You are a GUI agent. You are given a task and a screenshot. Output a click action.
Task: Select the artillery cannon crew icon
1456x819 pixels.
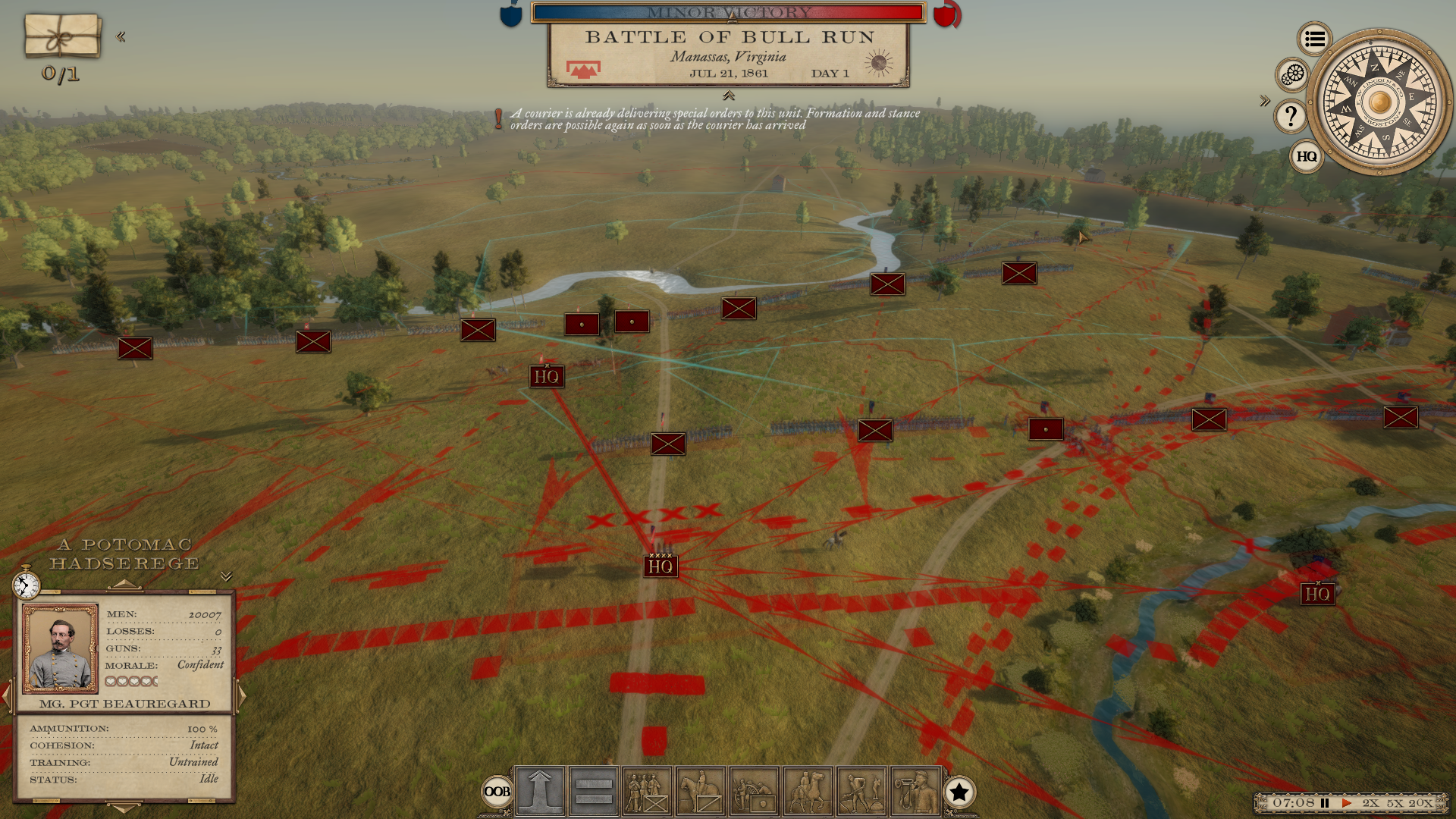pos(754,792)
